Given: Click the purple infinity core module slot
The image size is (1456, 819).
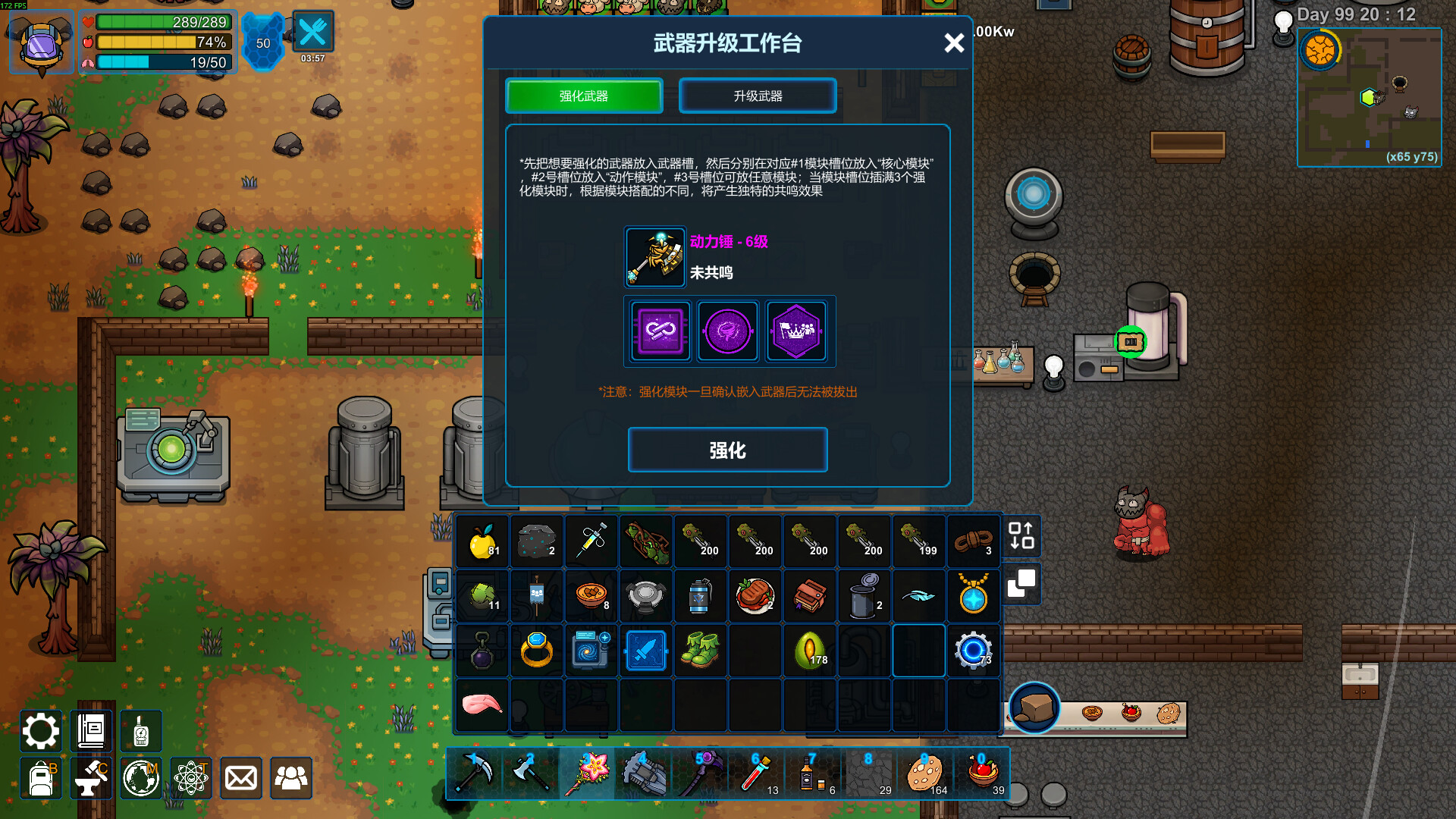Looking at the screenshot, I should pos(660,331).
